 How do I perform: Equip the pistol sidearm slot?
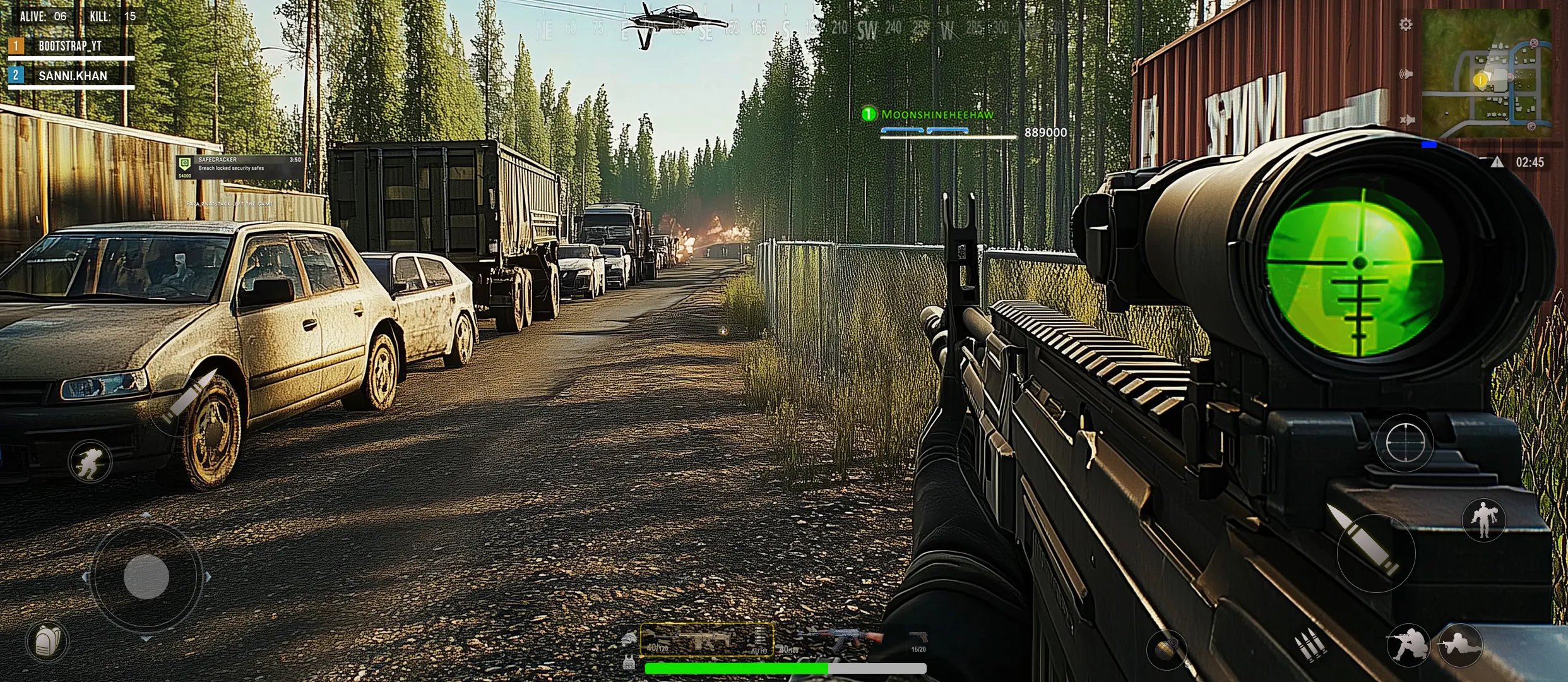[x=918, y=640]
